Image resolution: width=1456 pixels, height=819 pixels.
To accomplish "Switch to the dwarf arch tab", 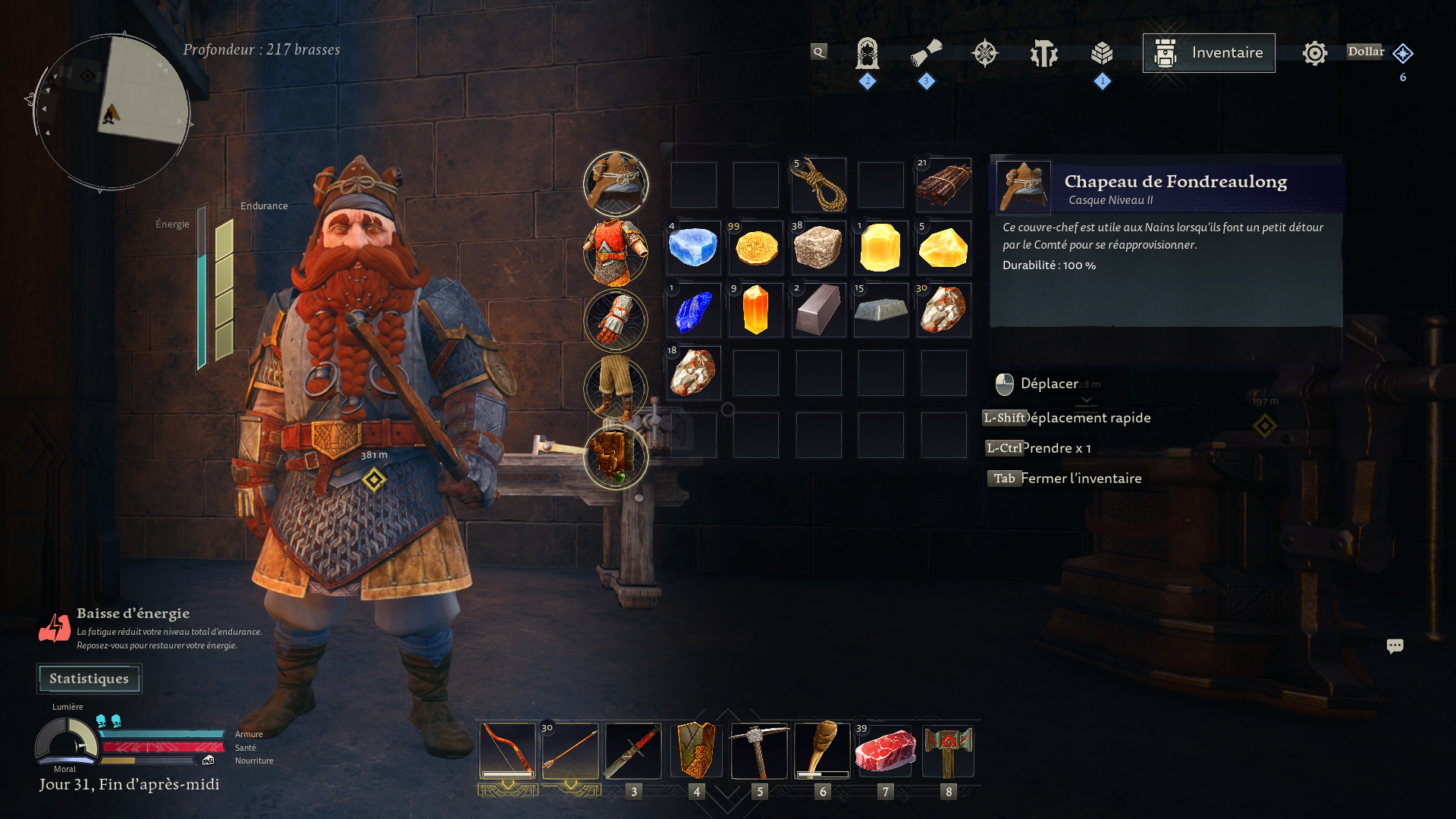I will (867, 53).
